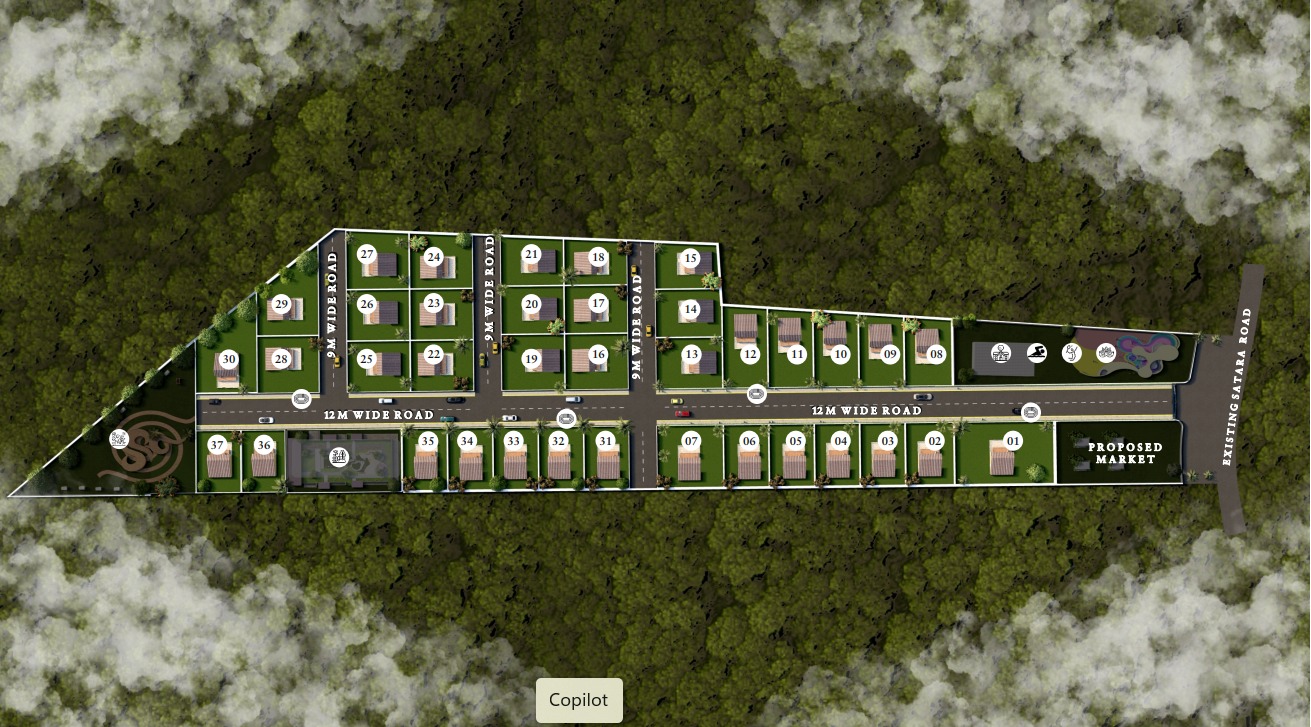Open the Copilot assistant button

(579, 700)
